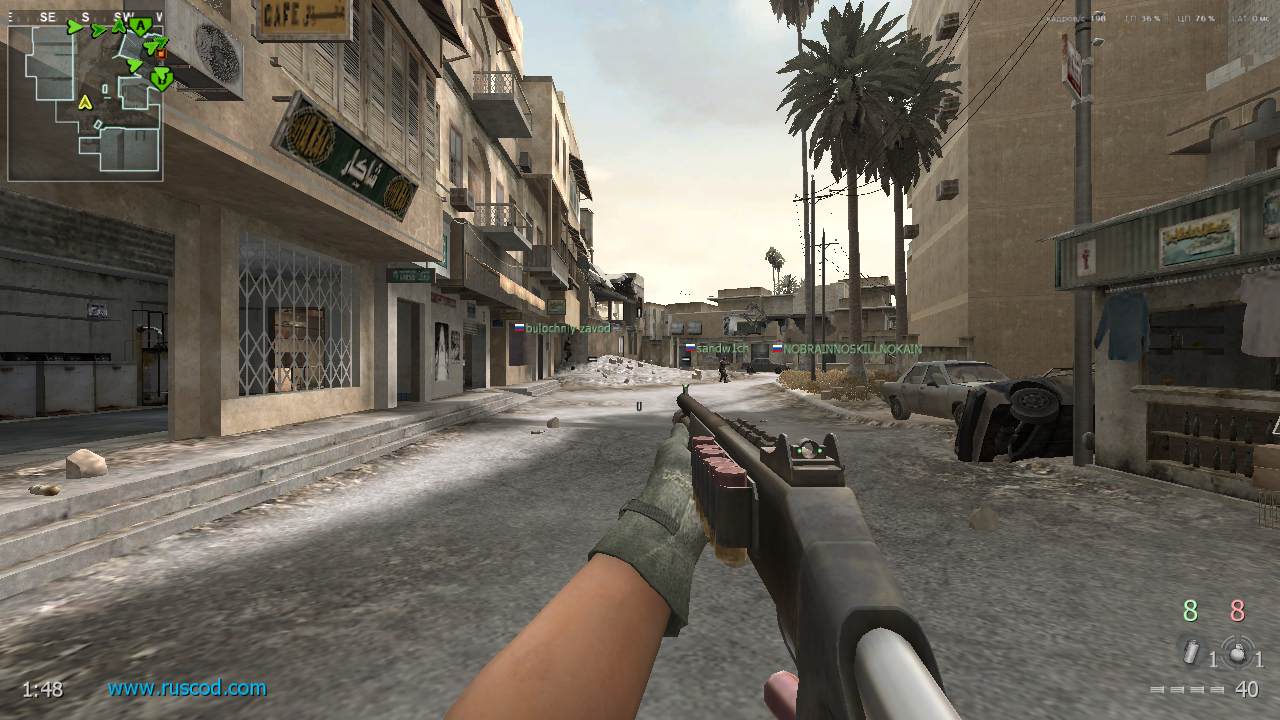This screenshot has height=720, width=1280.
Task: Click the nametag sandw1ch in the street
Action: [721, 347]
